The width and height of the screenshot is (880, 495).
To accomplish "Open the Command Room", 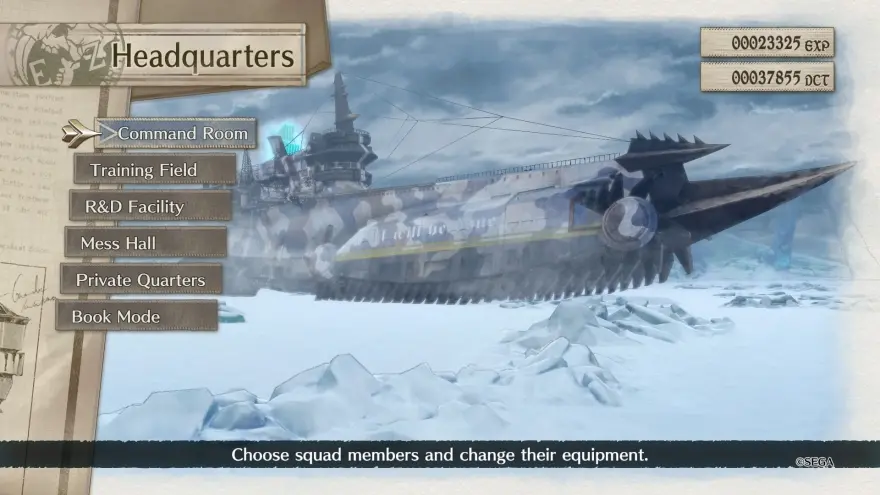I will click(x=176, y=133).
